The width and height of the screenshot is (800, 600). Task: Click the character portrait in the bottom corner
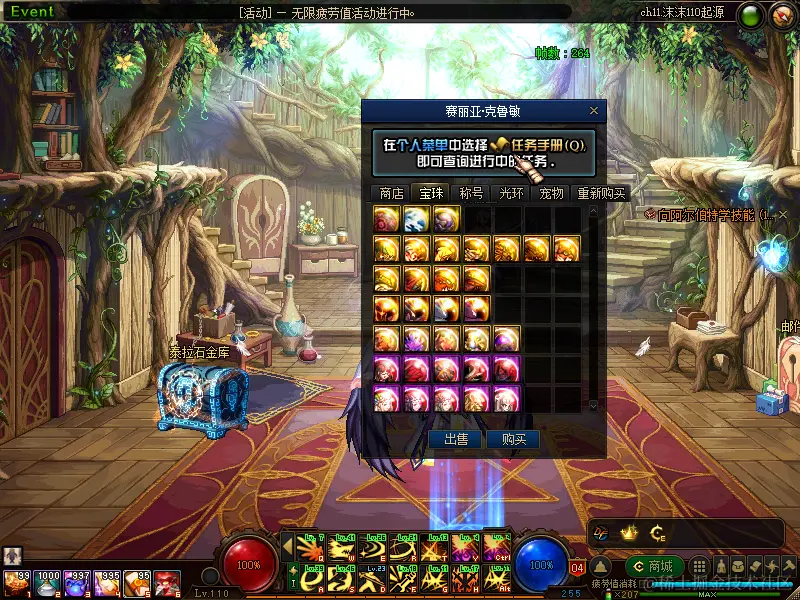[x=13, y=555]
